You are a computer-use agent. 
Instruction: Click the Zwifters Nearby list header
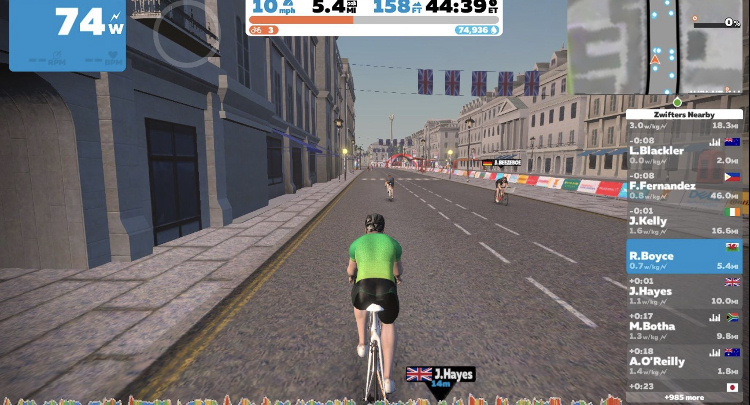click(x=684, y=115)
